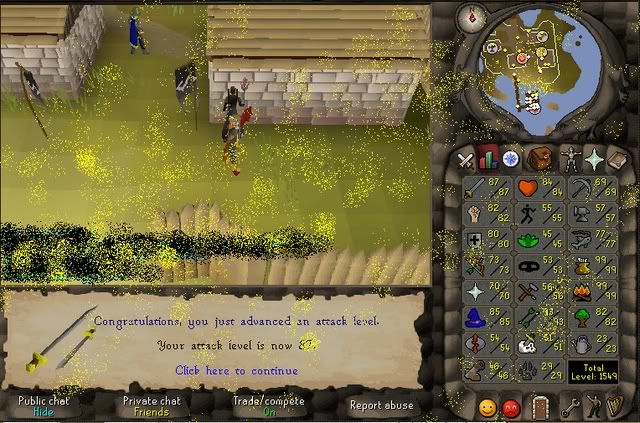Switch to the quest list compass tab

click(x=513, y=159)
